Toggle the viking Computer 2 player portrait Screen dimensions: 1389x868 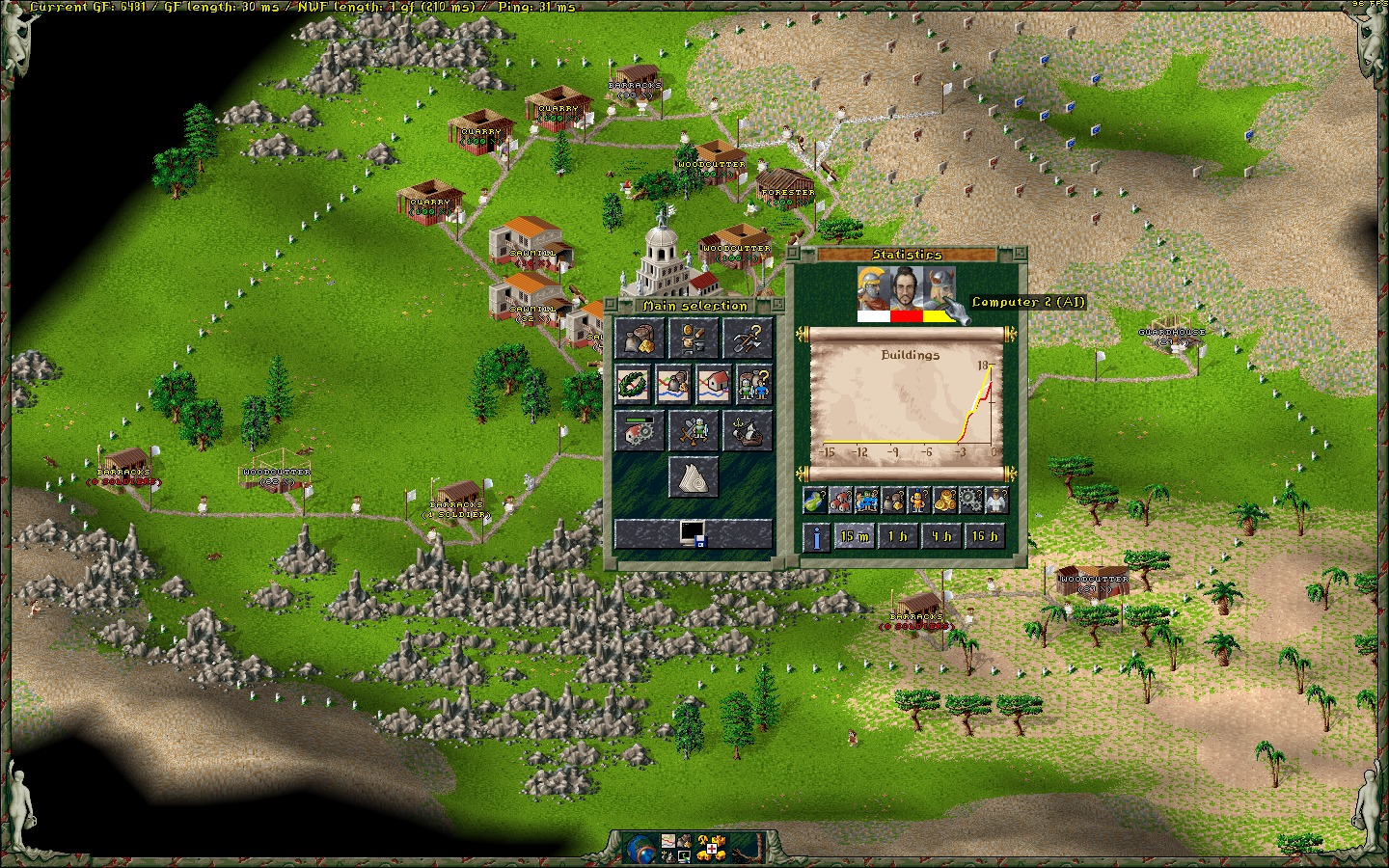pos(940,287)
